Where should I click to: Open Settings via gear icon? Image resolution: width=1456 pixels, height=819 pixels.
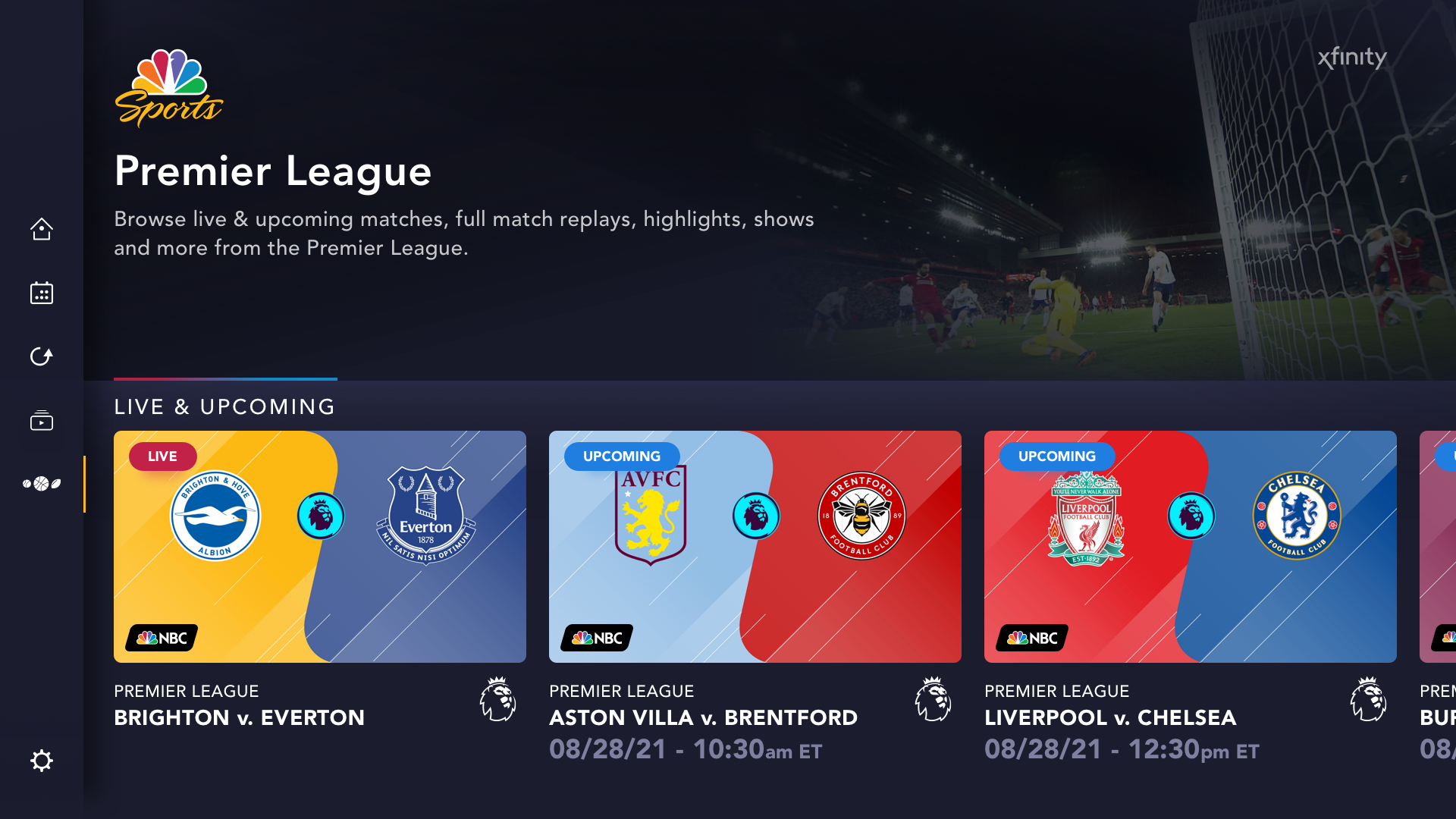[x=42, y=761]
